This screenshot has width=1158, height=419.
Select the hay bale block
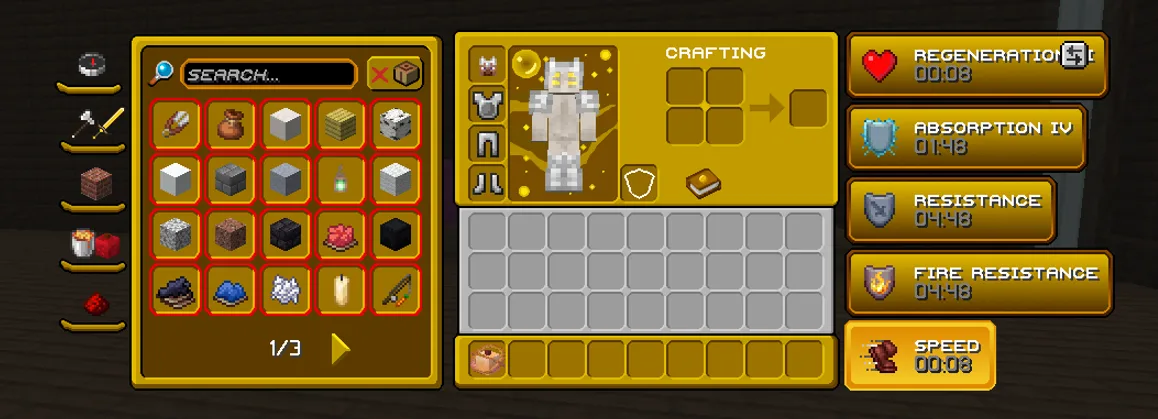click(x=342, y=124)
